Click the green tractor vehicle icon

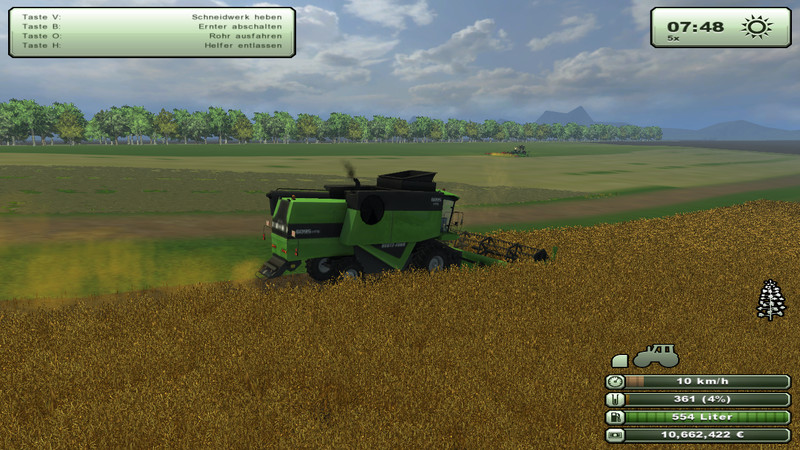pyautogui.click(x=656, y=356)
